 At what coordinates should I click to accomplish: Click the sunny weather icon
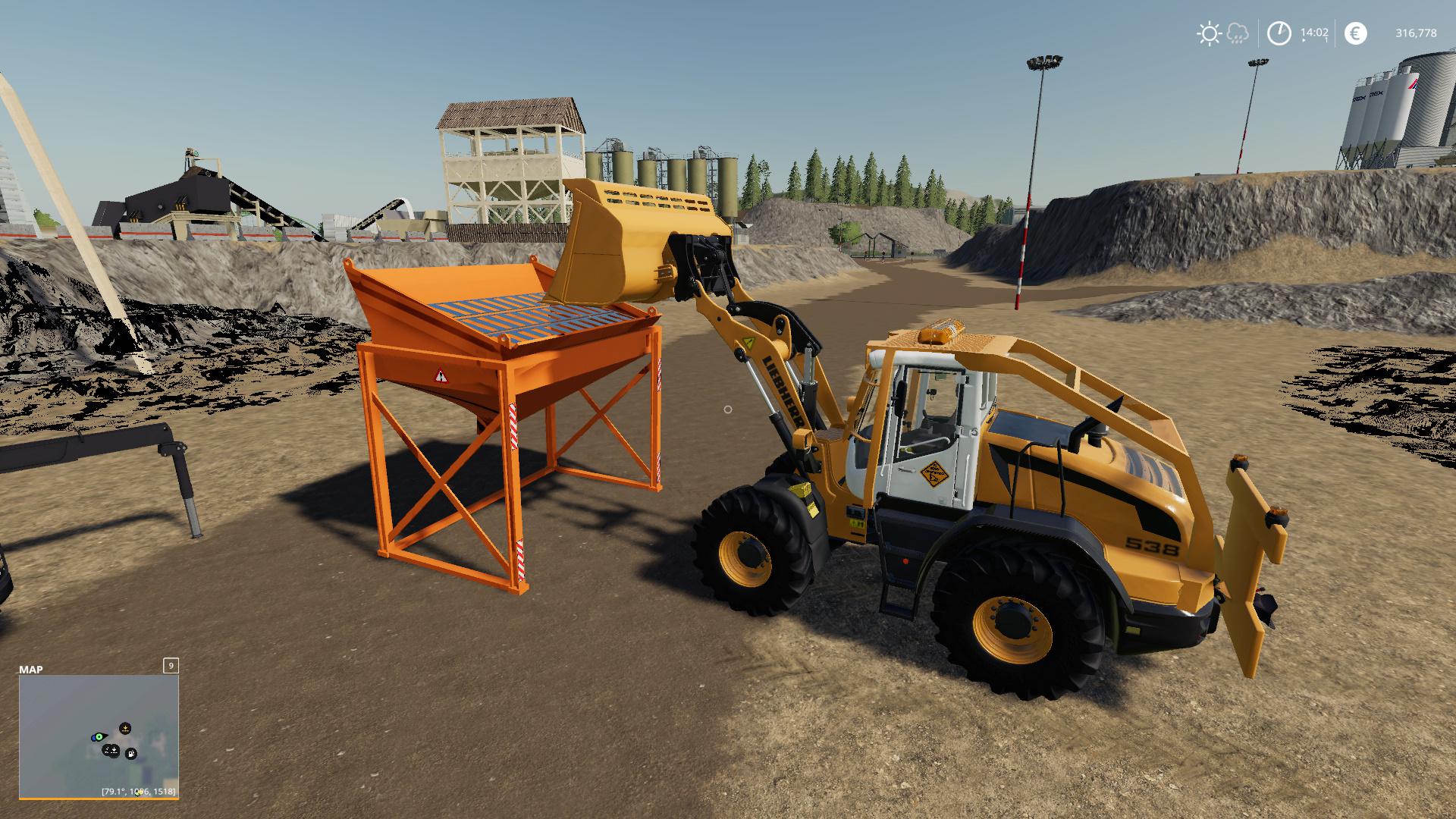coord(1208,33)
